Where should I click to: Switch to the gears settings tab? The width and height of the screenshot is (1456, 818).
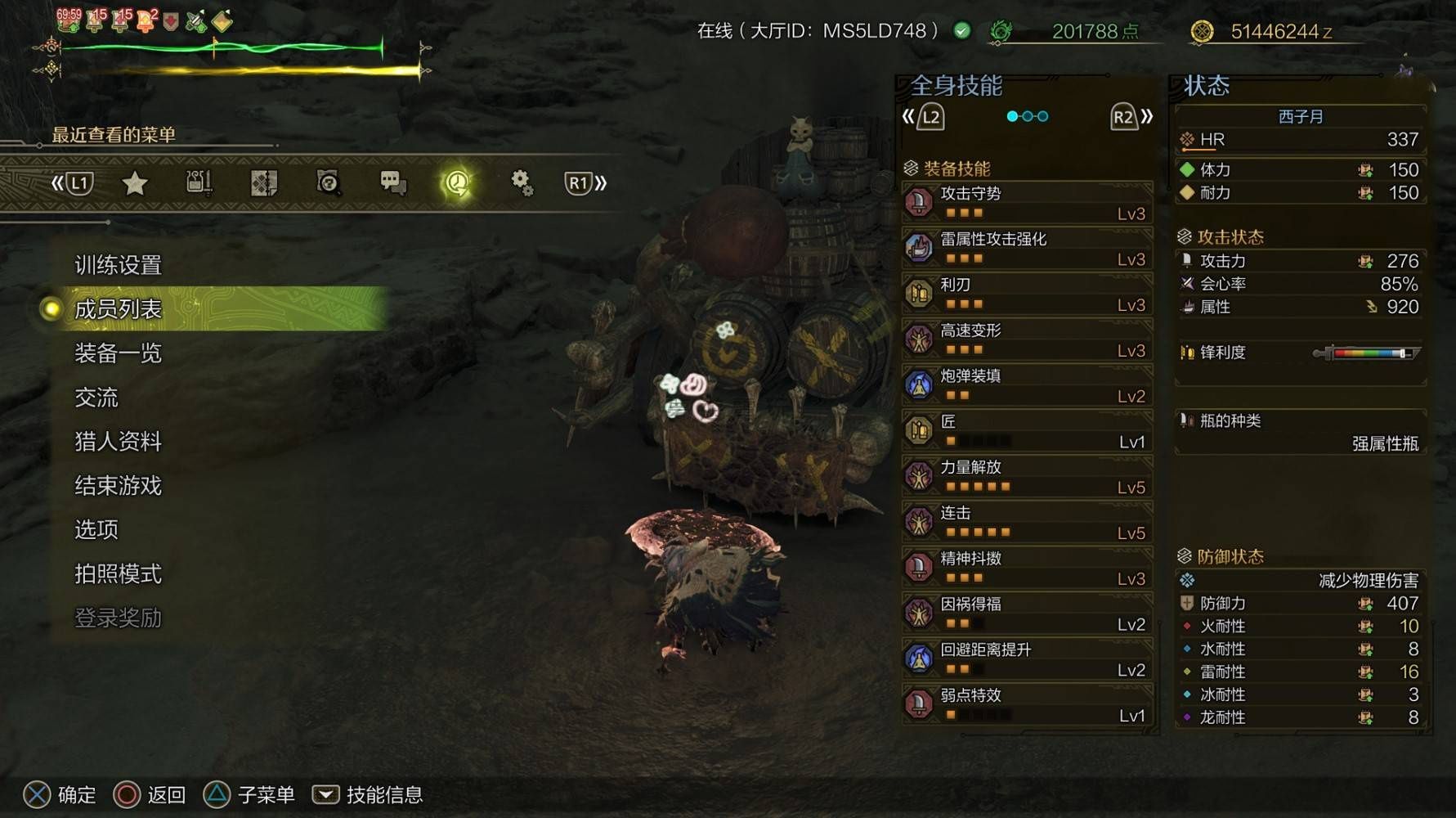(x=522, y=183)
